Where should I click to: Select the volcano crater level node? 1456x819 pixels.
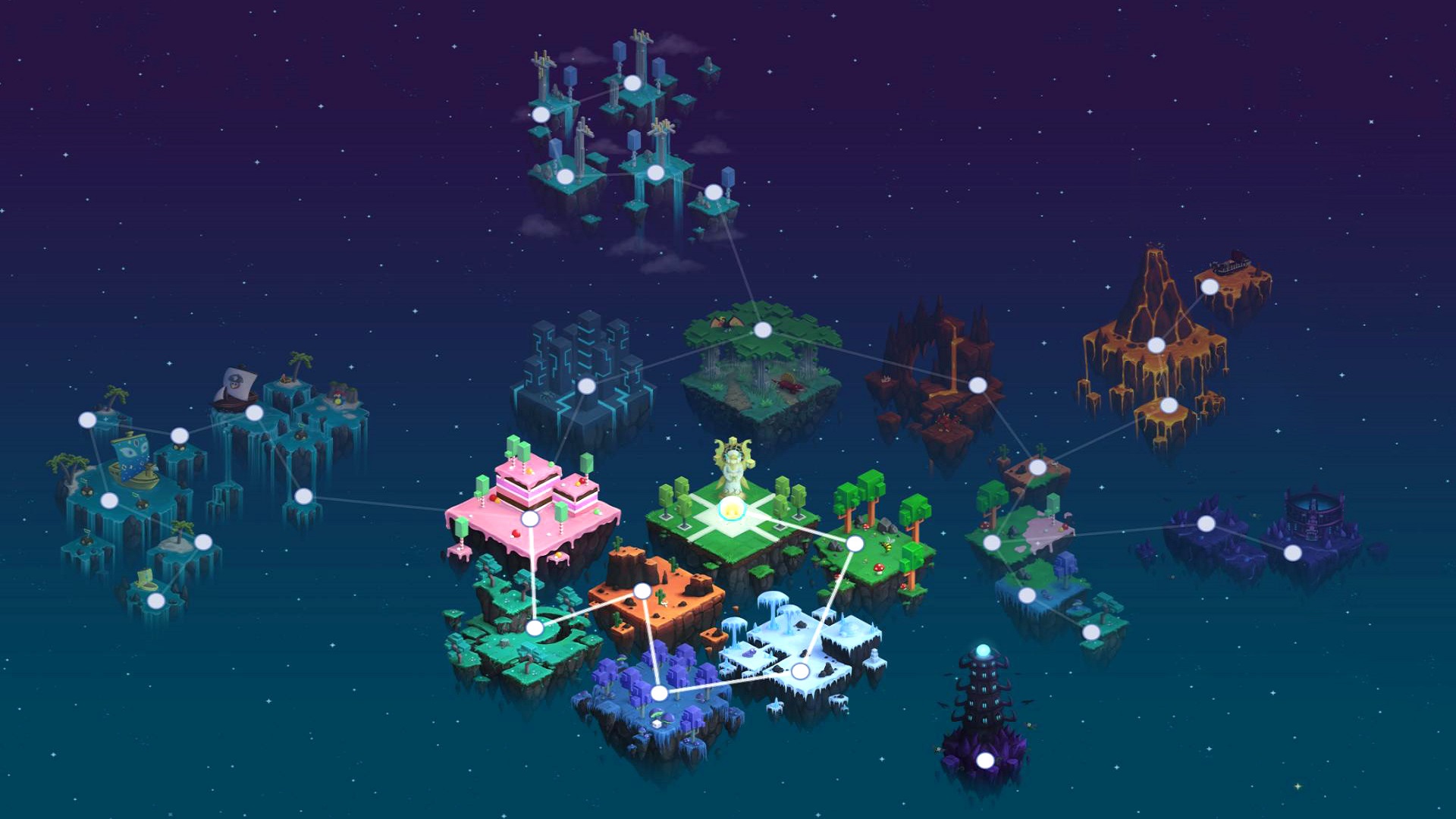point(1156,344)
